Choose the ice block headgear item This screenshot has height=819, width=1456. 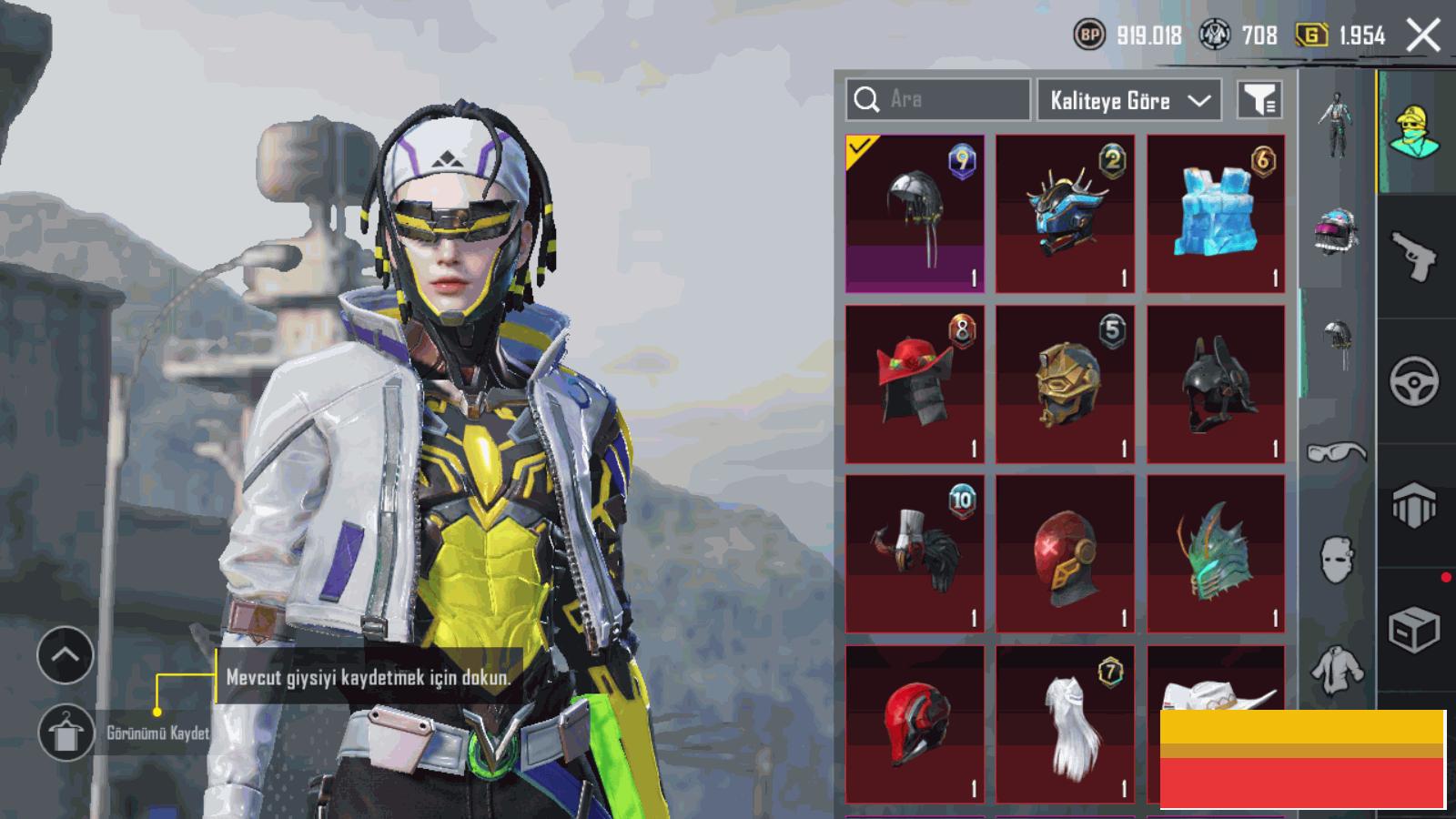[x=1216, y=214]
